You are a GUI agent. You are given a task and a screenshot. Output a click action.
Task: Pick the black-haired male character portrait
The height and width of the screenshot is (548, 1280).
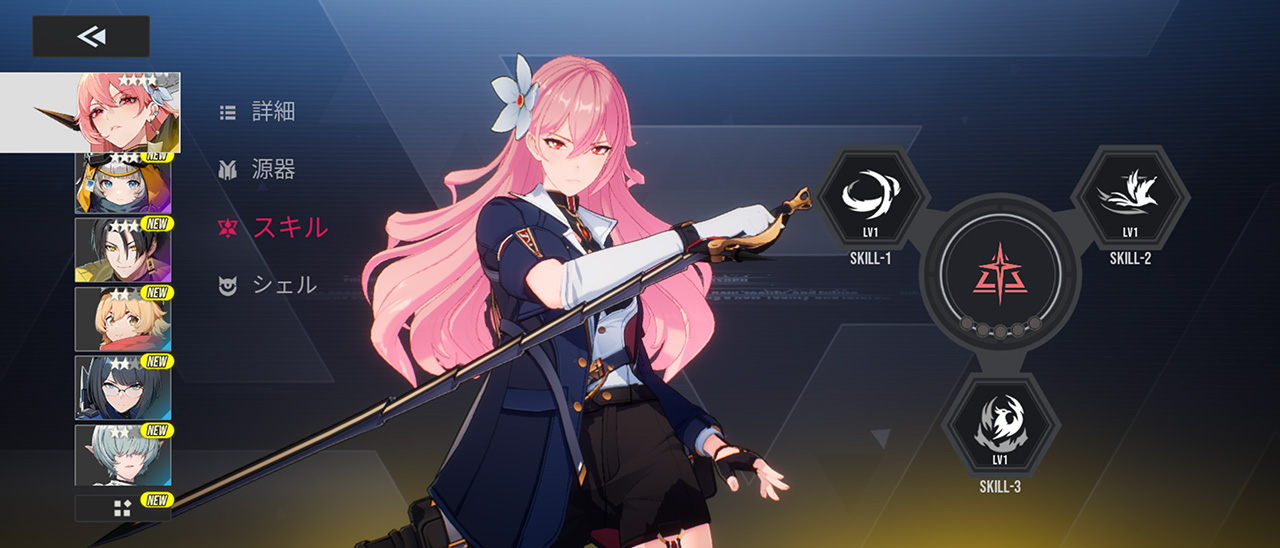pyautogui.click(x=122, y=249)
